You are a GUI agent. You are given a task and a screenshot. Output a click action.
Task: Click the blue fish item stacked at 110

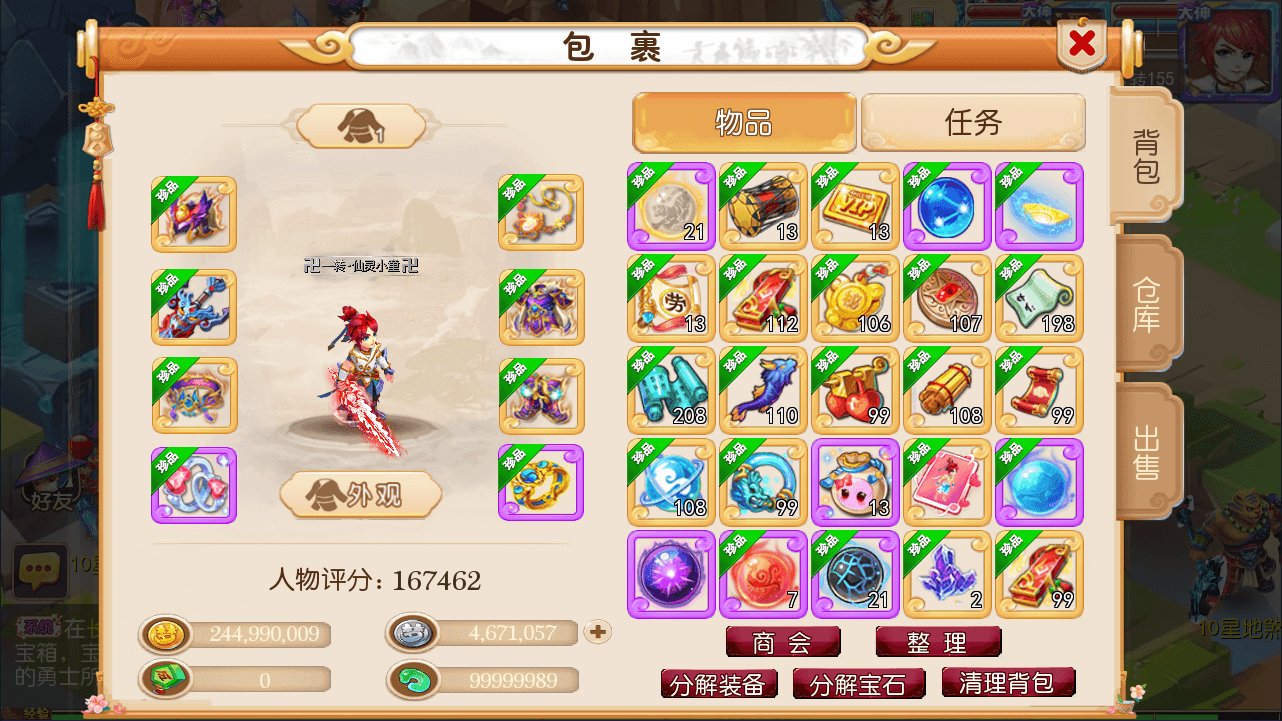(763, 390)
